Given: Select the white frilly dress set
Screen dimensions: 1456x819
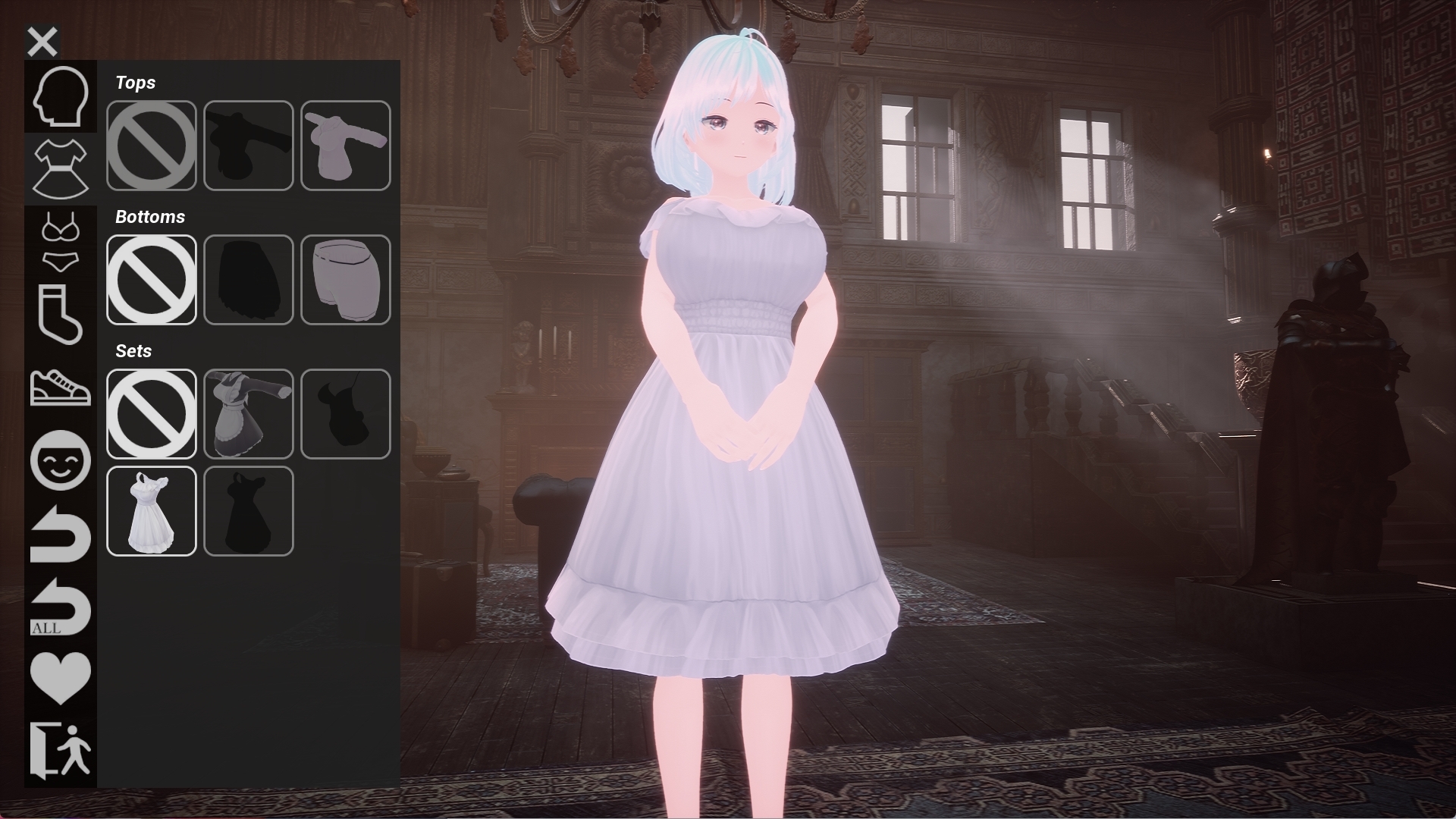Looking at the screenshot, I should [x=152, y=511].
